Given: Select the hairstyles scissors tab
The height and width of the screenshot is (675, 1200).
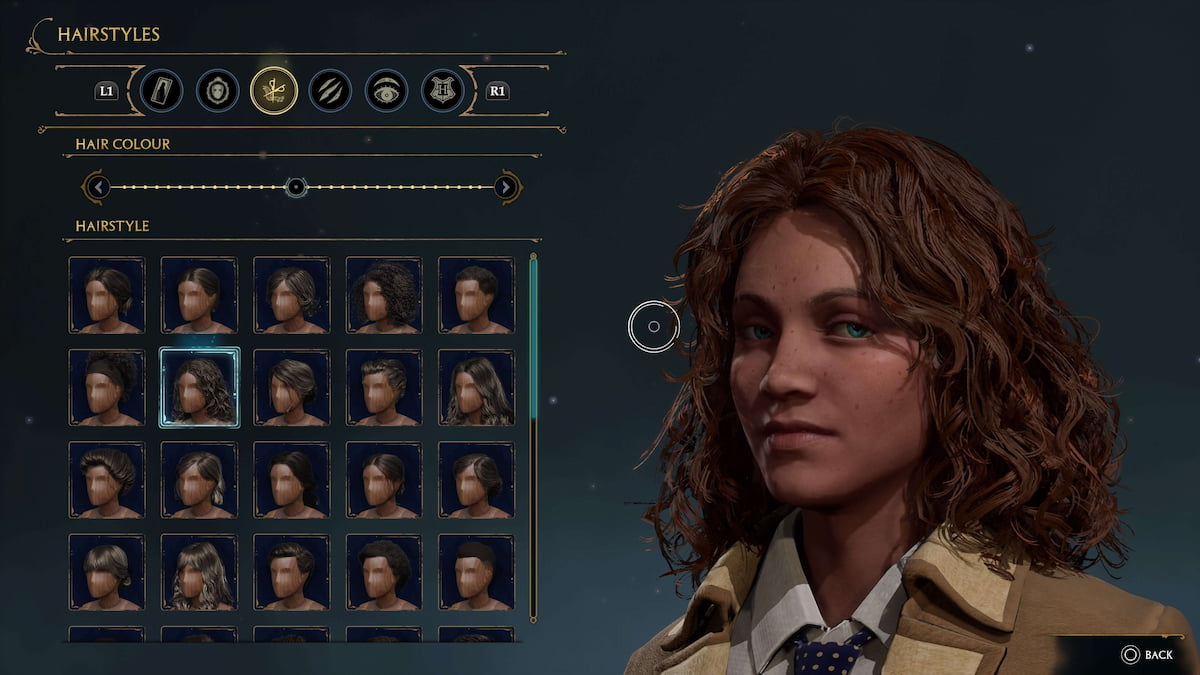Looking at the screenshot, I should 273,91.
